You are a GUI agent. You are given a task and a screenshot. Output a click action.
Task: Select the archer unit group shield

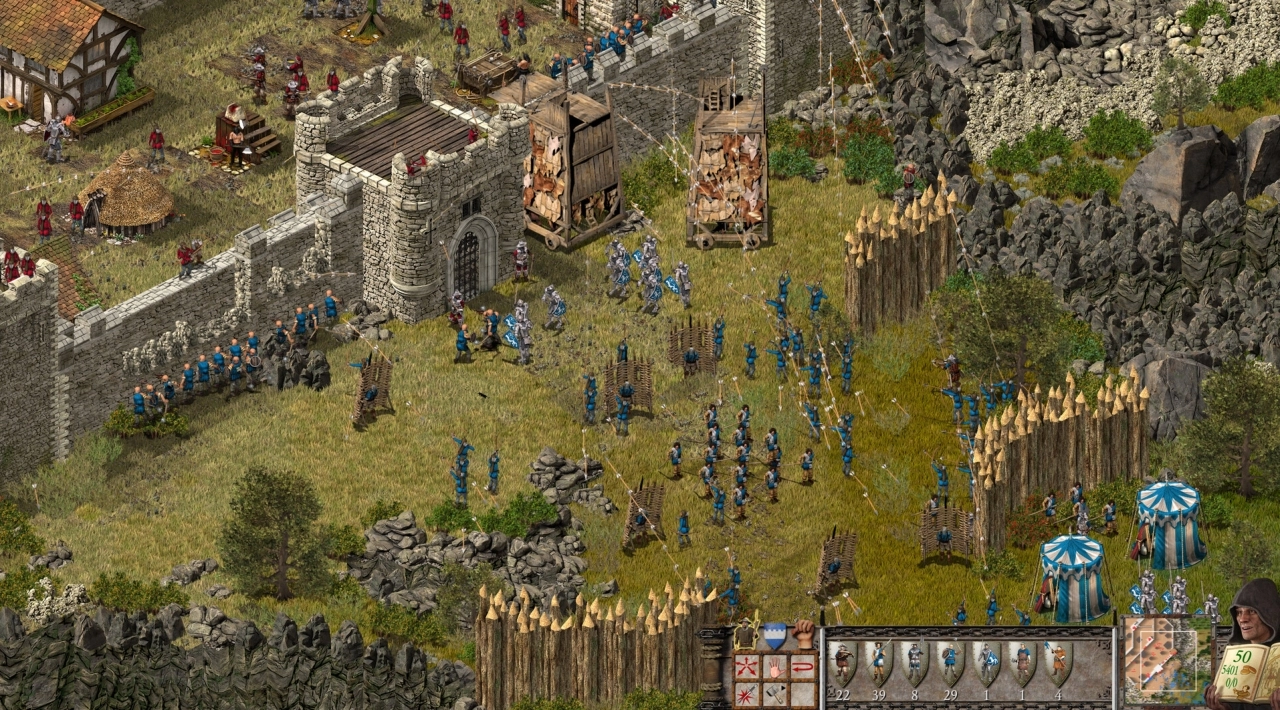tap(843, 661)
